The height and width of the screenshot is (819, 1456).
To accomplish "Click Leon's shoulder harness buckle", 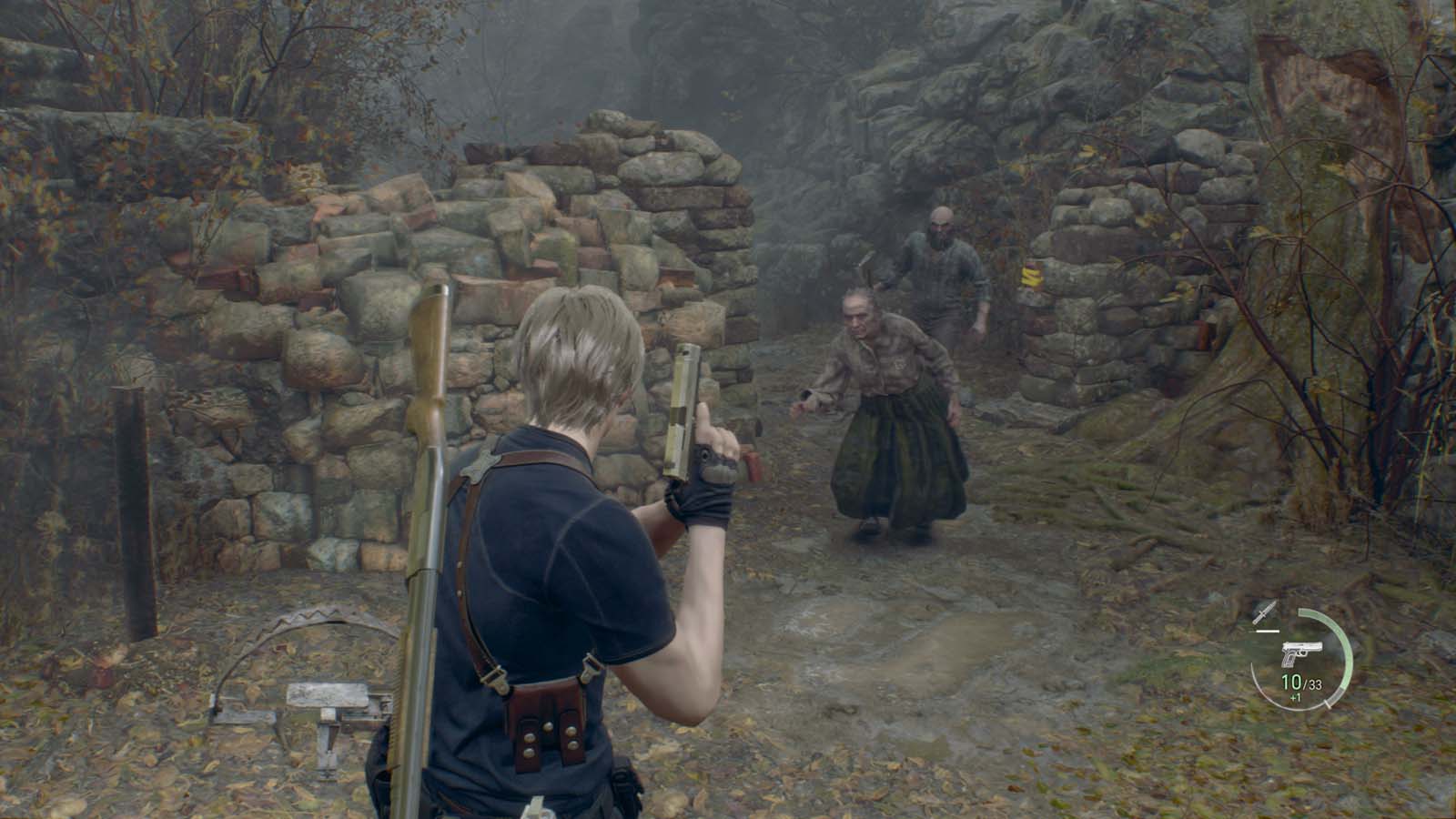I will point(478,464).
